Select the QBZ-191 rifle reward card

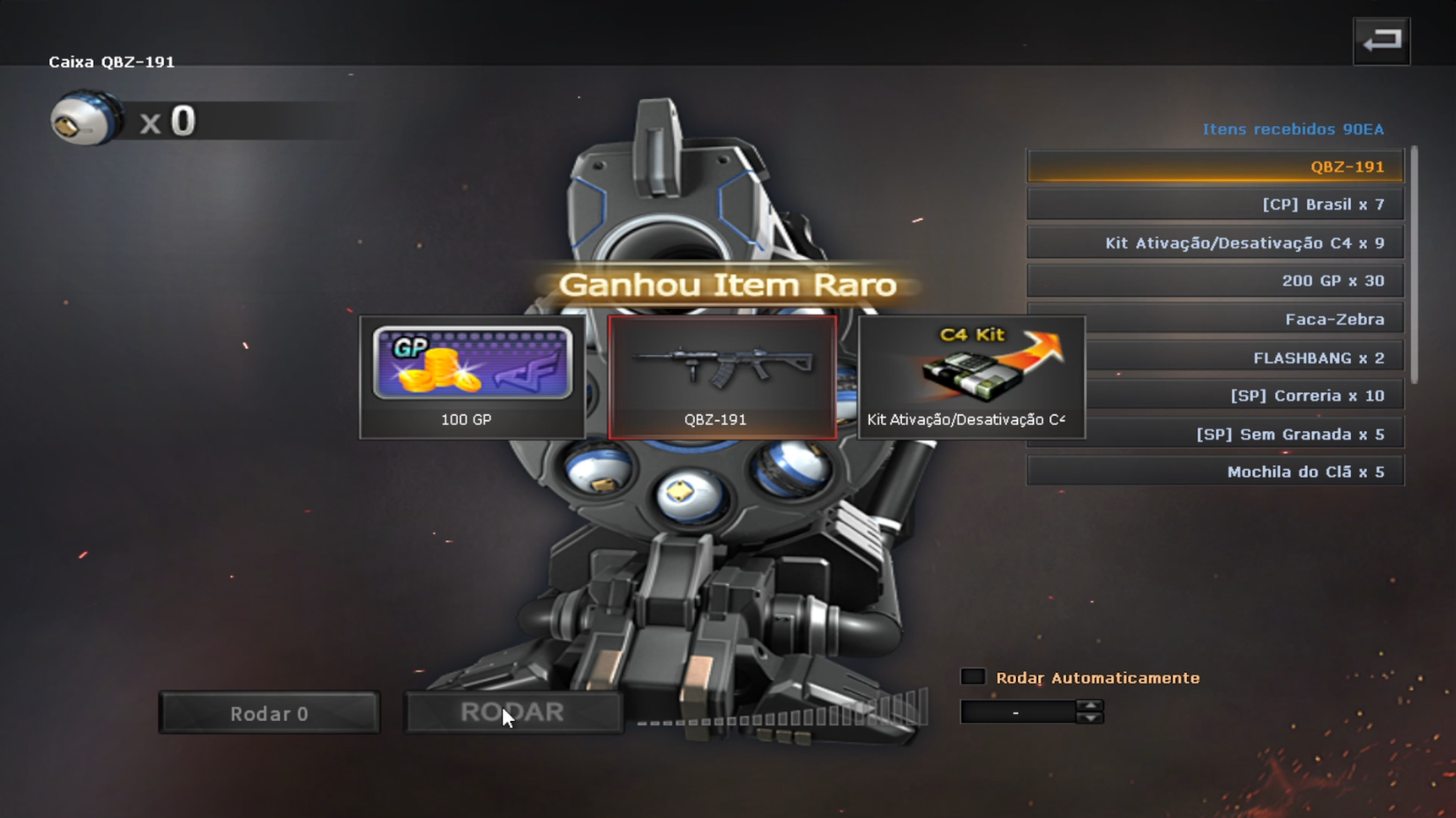tap(722, 376)
